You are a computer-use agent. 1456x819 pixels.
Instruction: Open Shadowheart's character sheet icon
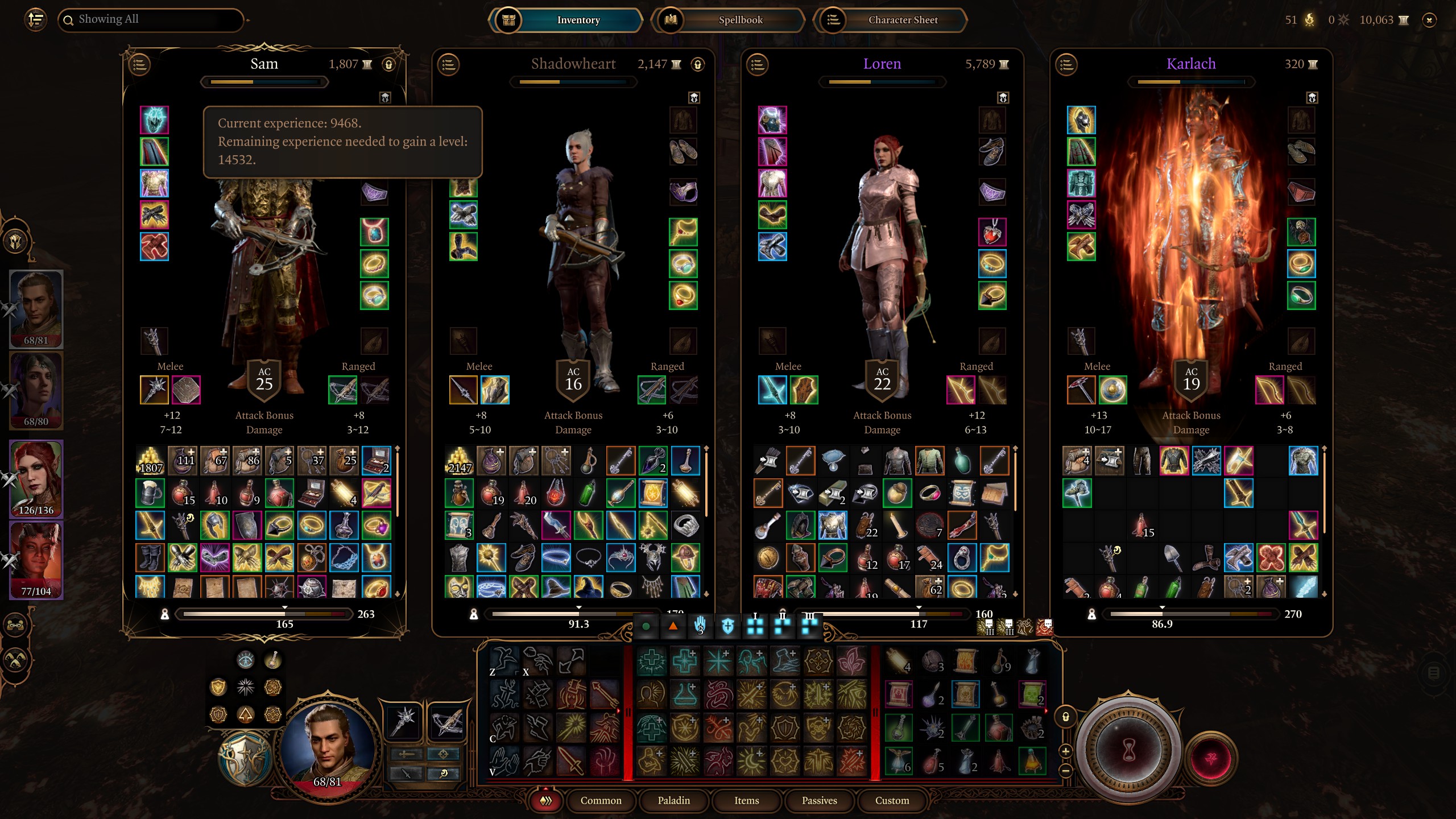click(x=449, y=64)
